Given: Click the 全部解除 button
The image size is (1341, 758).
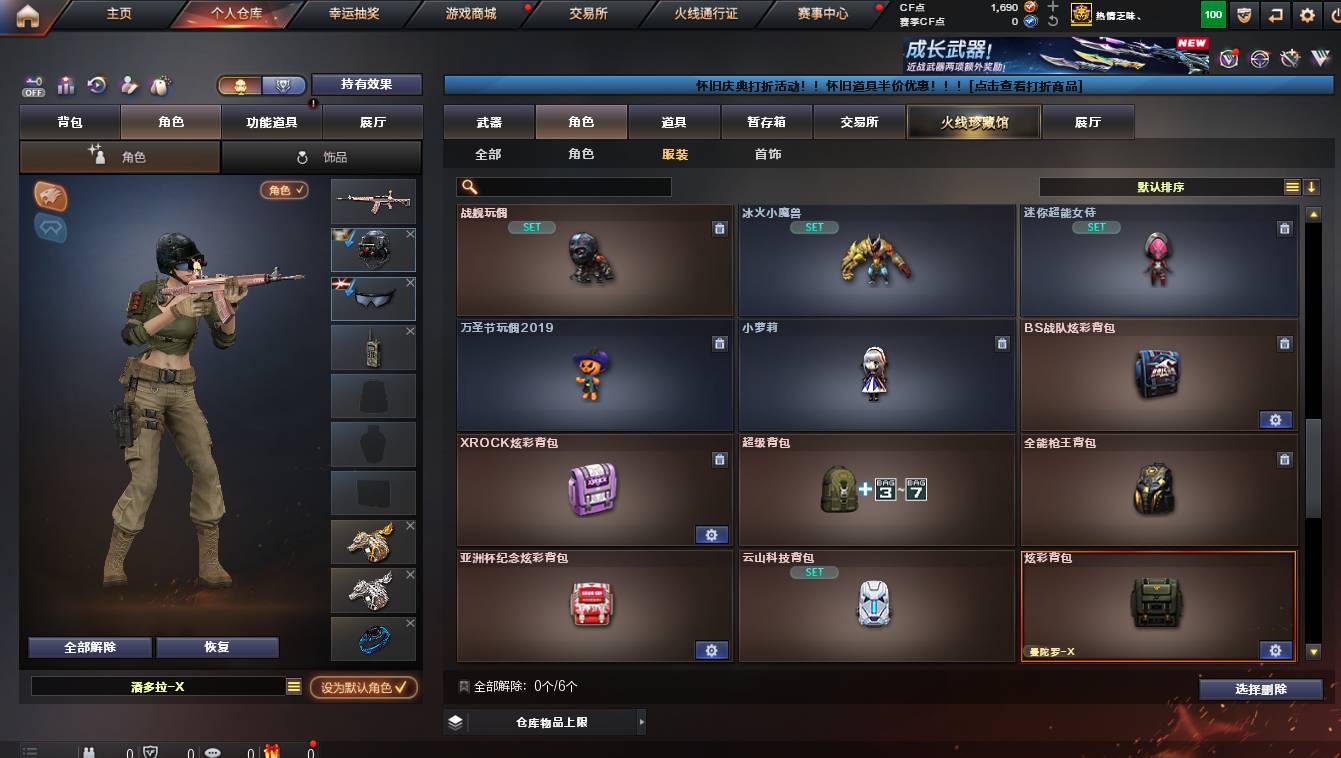Looking at the screenshot, I should pos(88,647).
